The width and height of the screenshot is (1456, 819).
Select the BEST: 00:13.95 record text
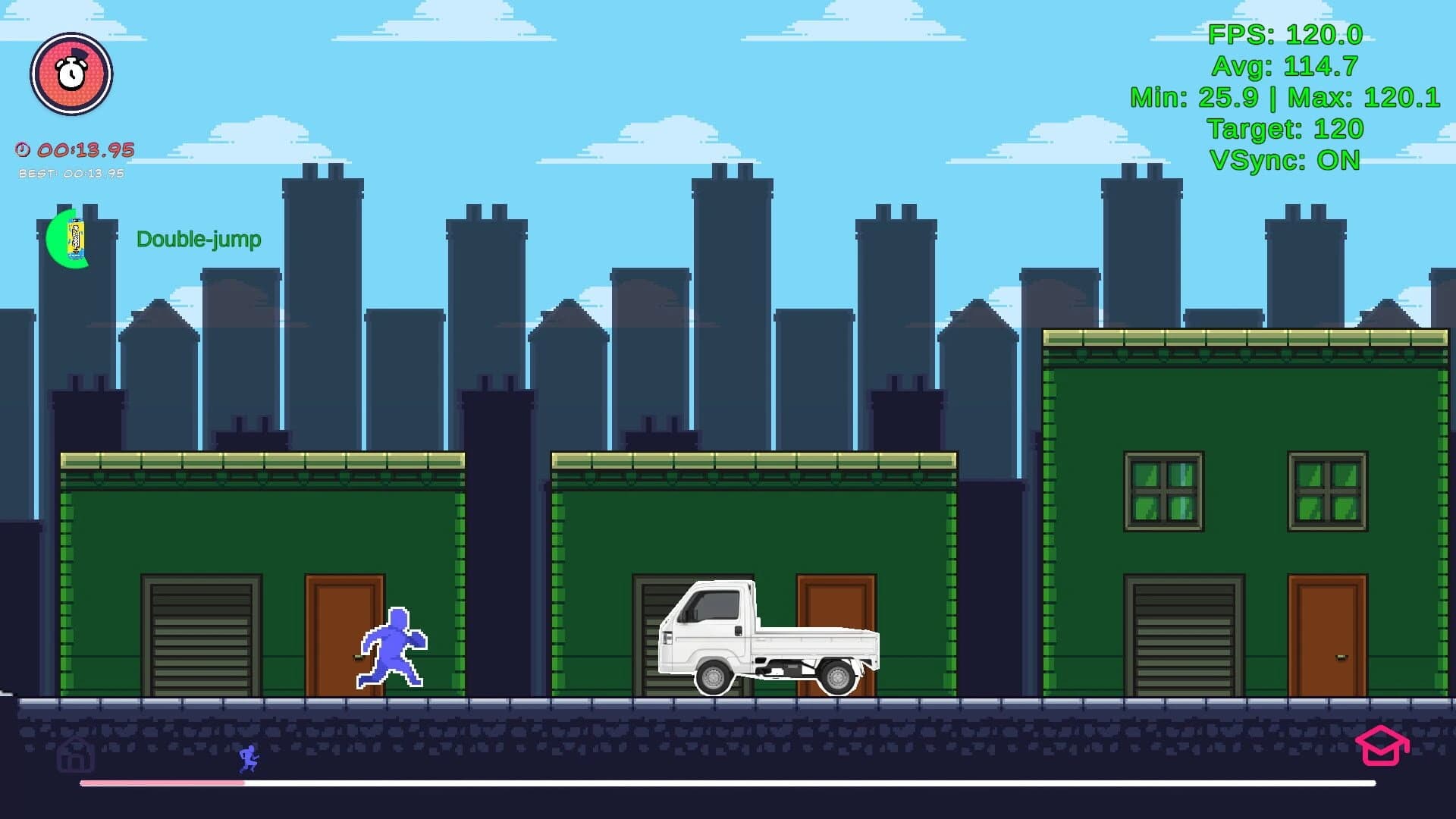(71, 173)
